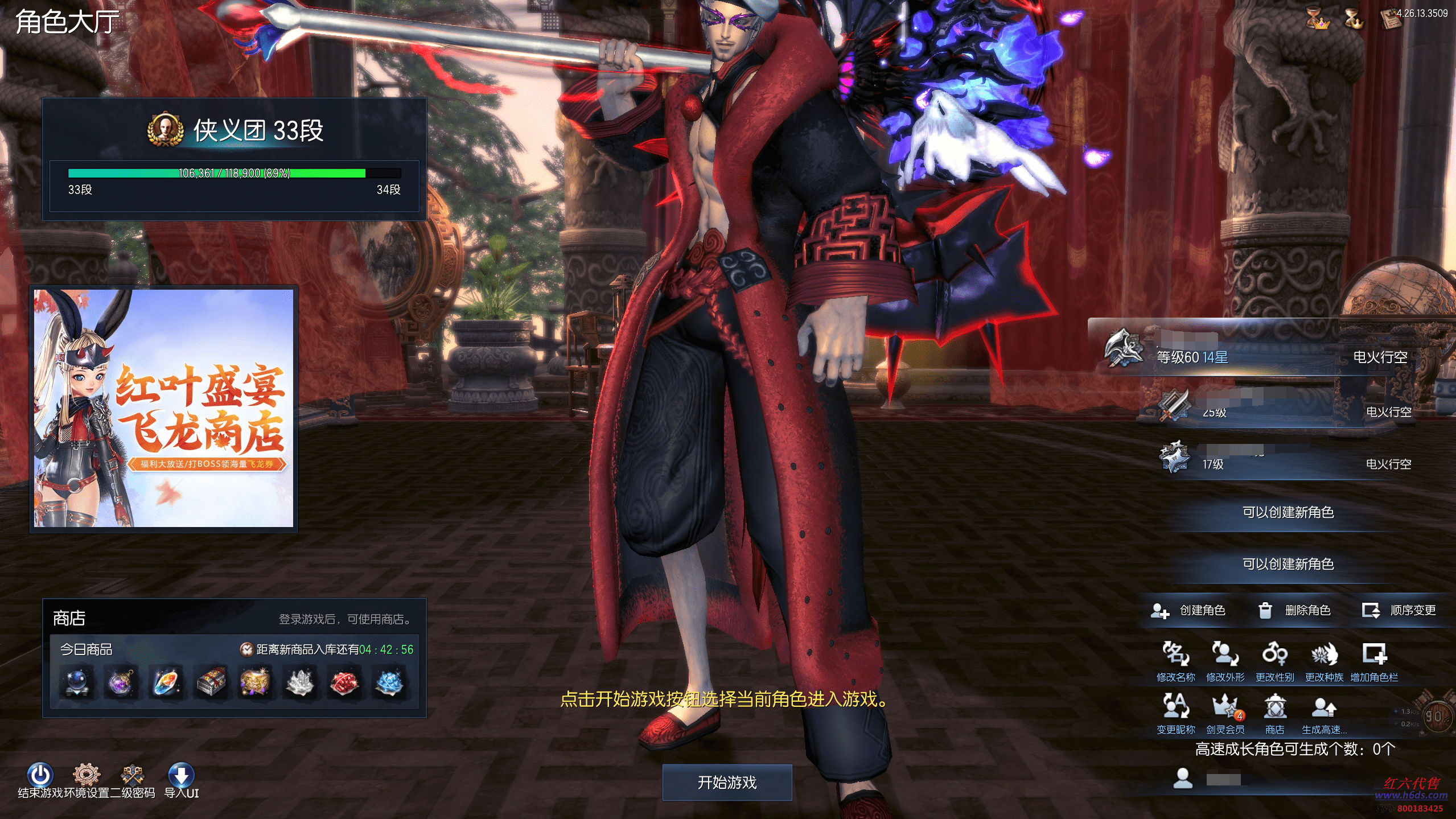Activate 顺序变更 order change button
The height and width of the screenshot is (819, 1456).
coord(1399,611)
